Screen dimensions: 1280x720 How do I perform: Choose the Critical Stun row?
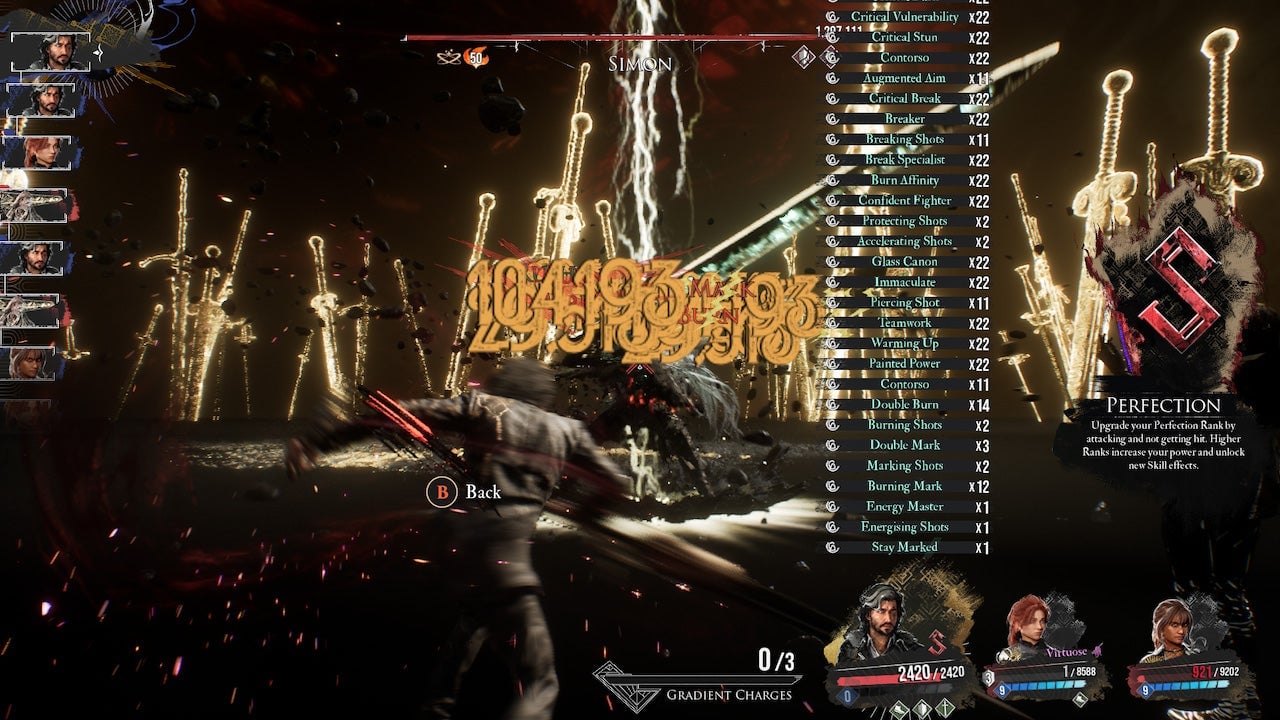coord(904,37)
